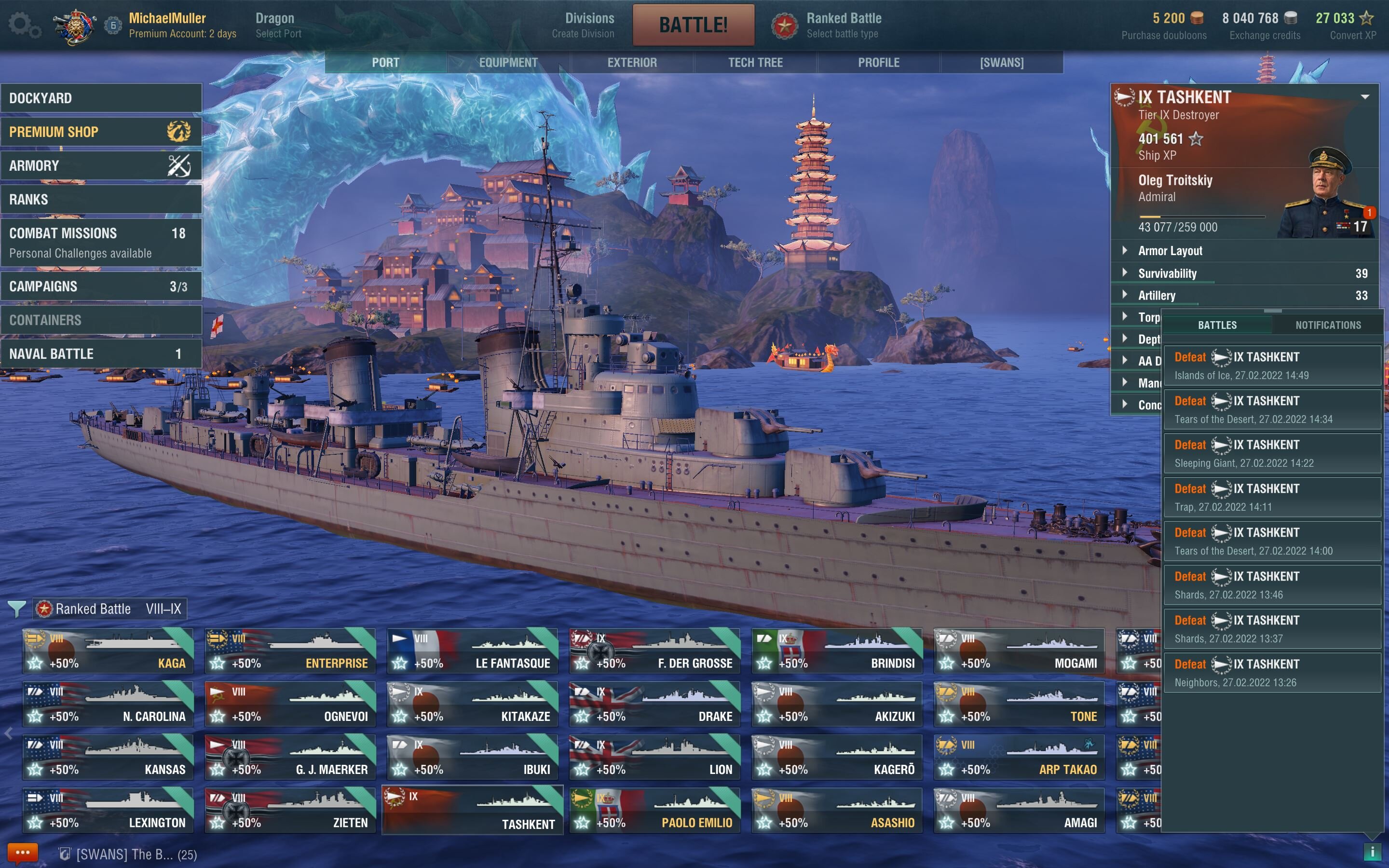
Task: Open the Armory
Action: (x=101, y=166)
